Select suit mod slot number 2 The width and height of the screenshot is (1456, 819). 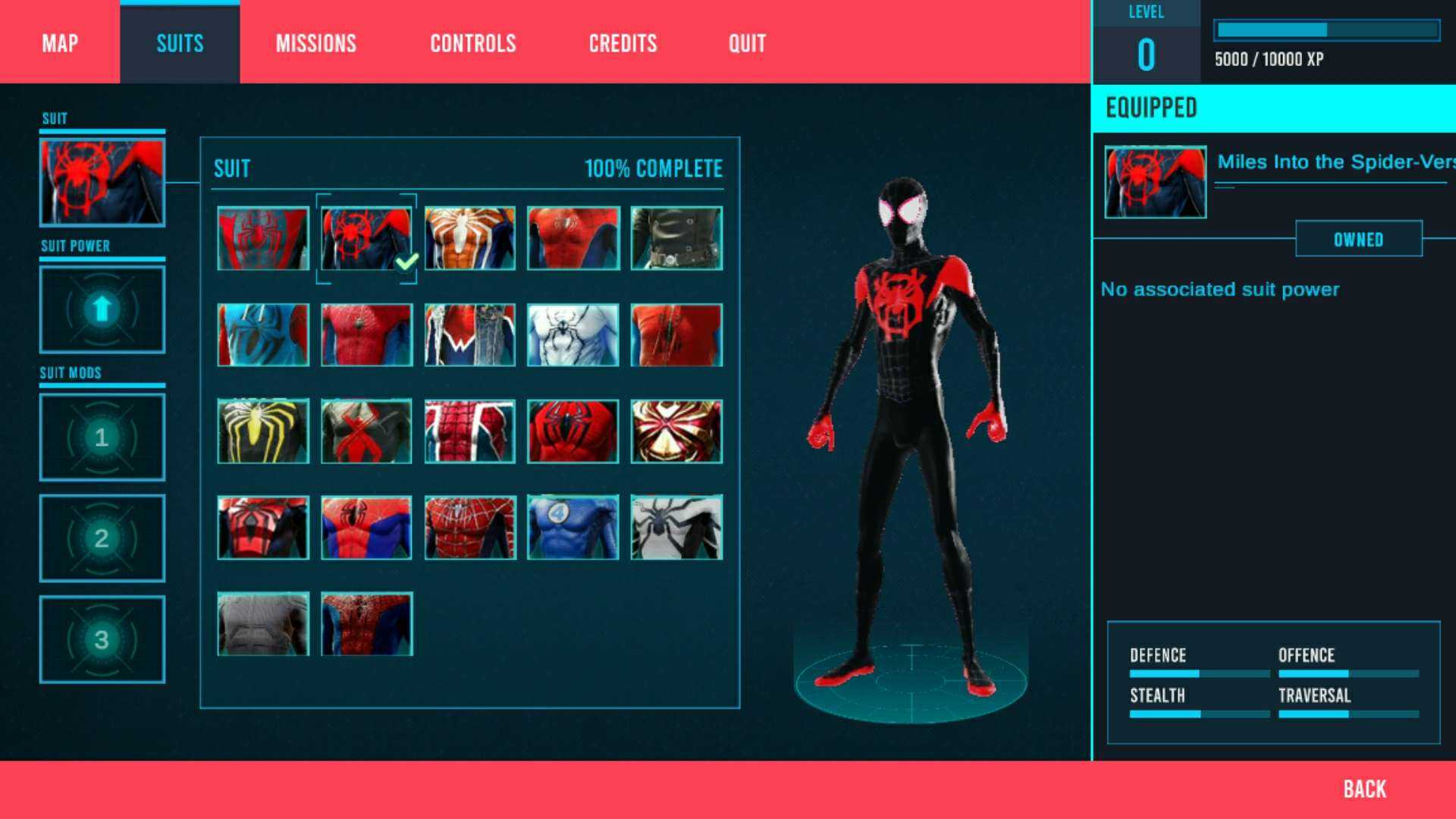coord(102,538)
